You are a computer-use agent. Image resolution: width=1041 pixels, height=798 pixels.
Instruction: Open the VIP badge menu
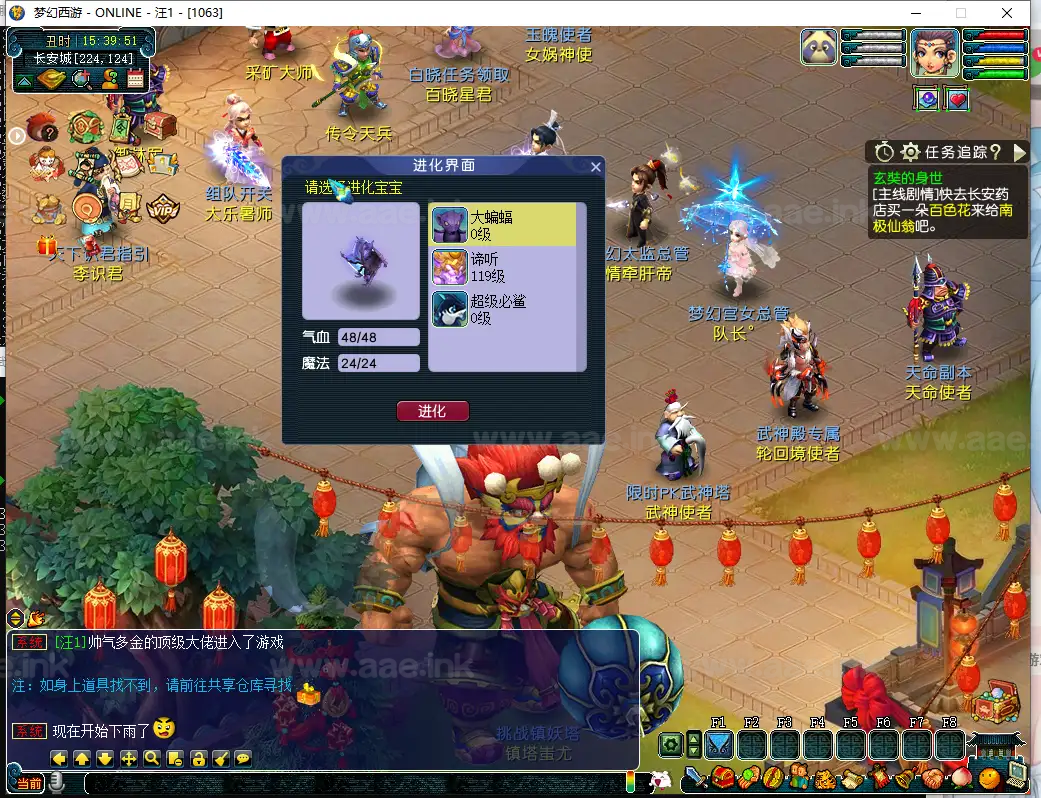tap(161, 209)
